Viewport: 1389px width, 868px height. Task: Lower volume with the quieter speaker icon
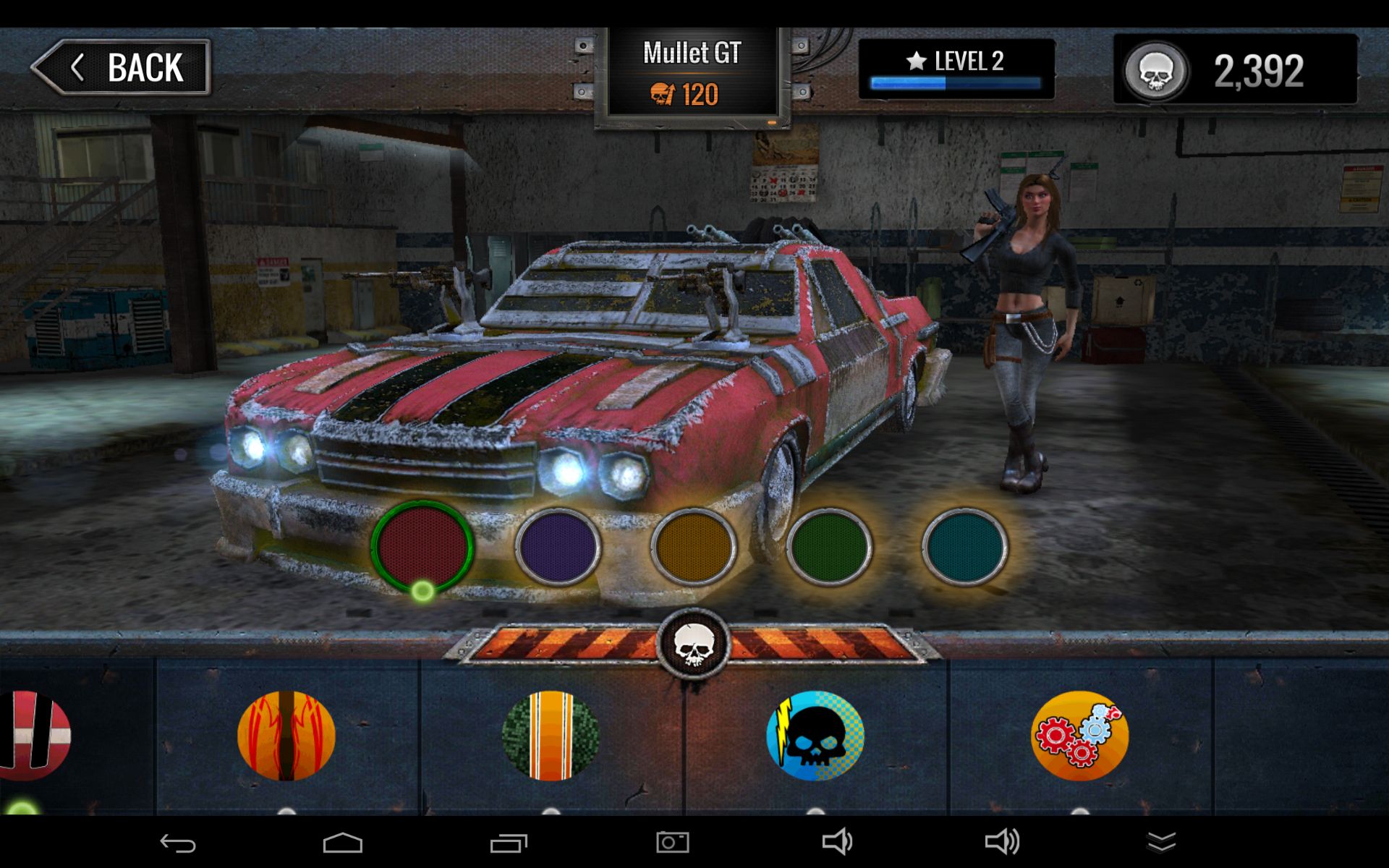click(x=837, y=843)
